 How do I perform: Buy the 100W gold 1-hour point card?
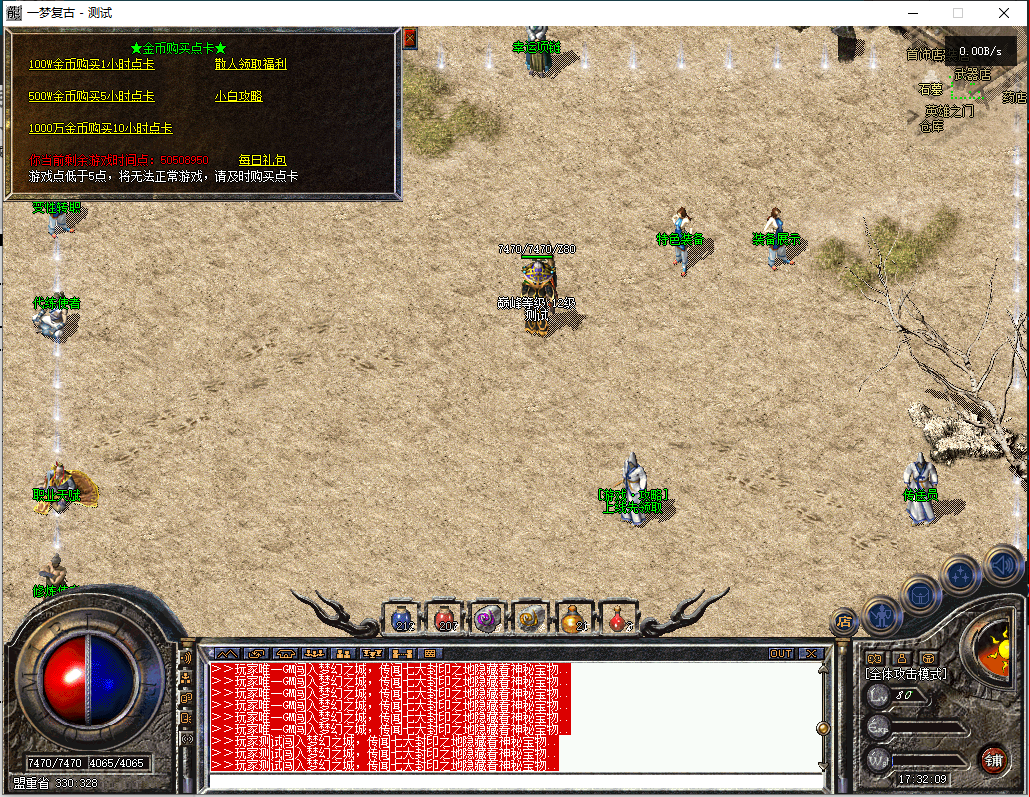[x=91, y=64]
